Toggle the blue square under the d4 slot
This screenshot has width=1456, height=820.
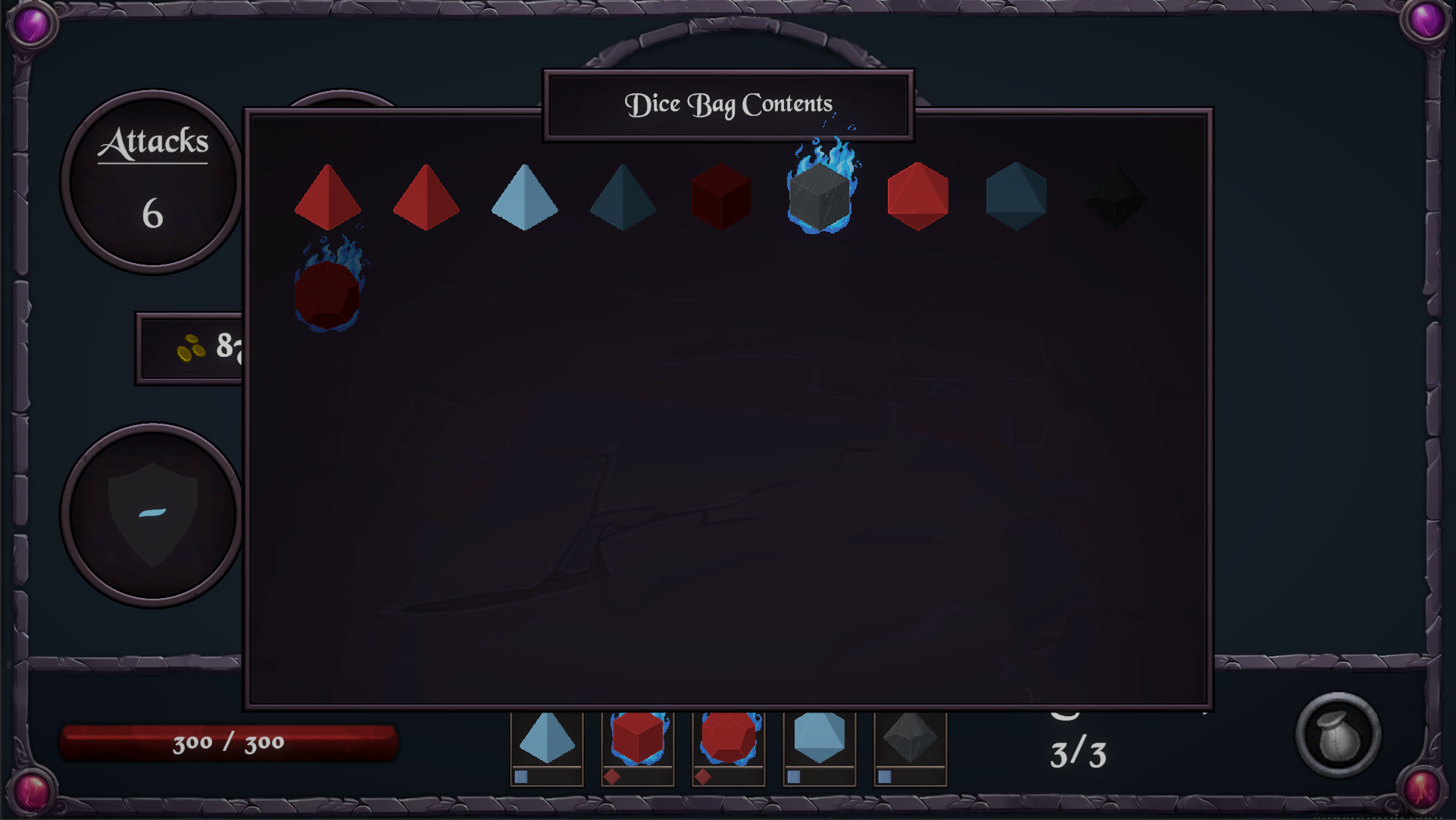coord(520,777)
